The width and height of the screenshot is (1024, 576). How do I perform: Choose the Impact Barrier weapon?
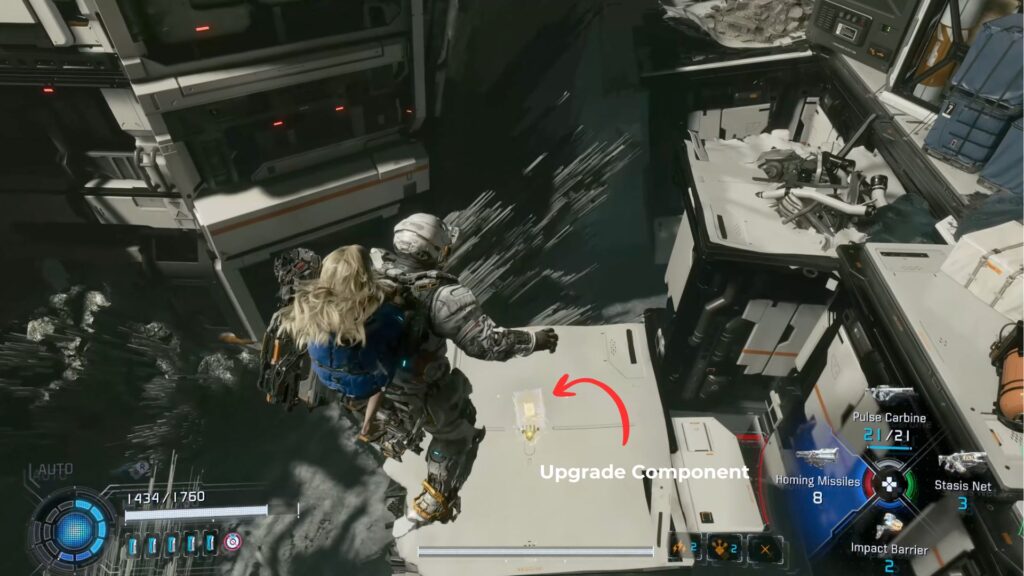(x=888, y=548)
